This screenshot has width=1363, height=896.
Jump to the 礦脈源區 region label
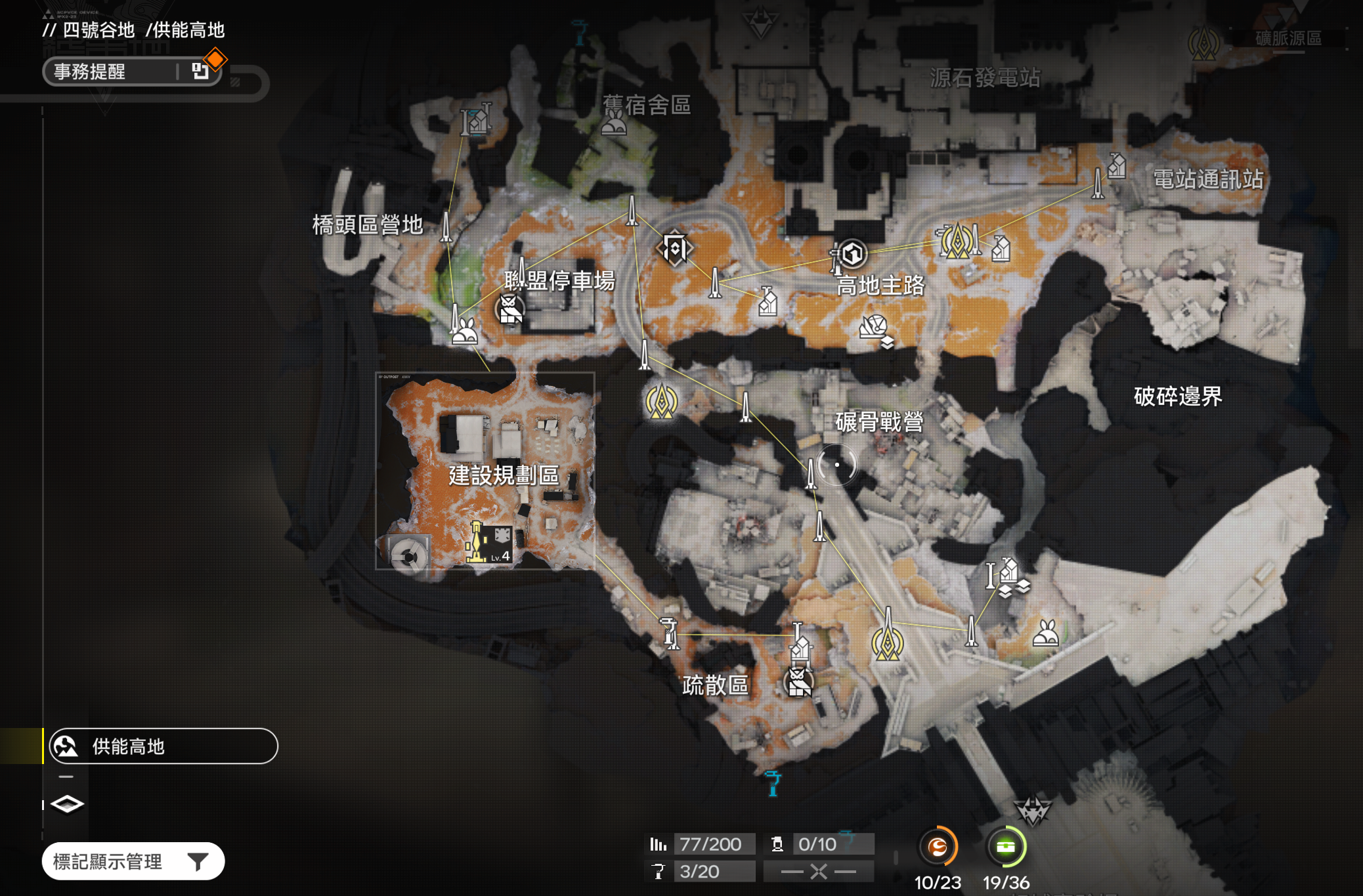[x=1288, y=38]
